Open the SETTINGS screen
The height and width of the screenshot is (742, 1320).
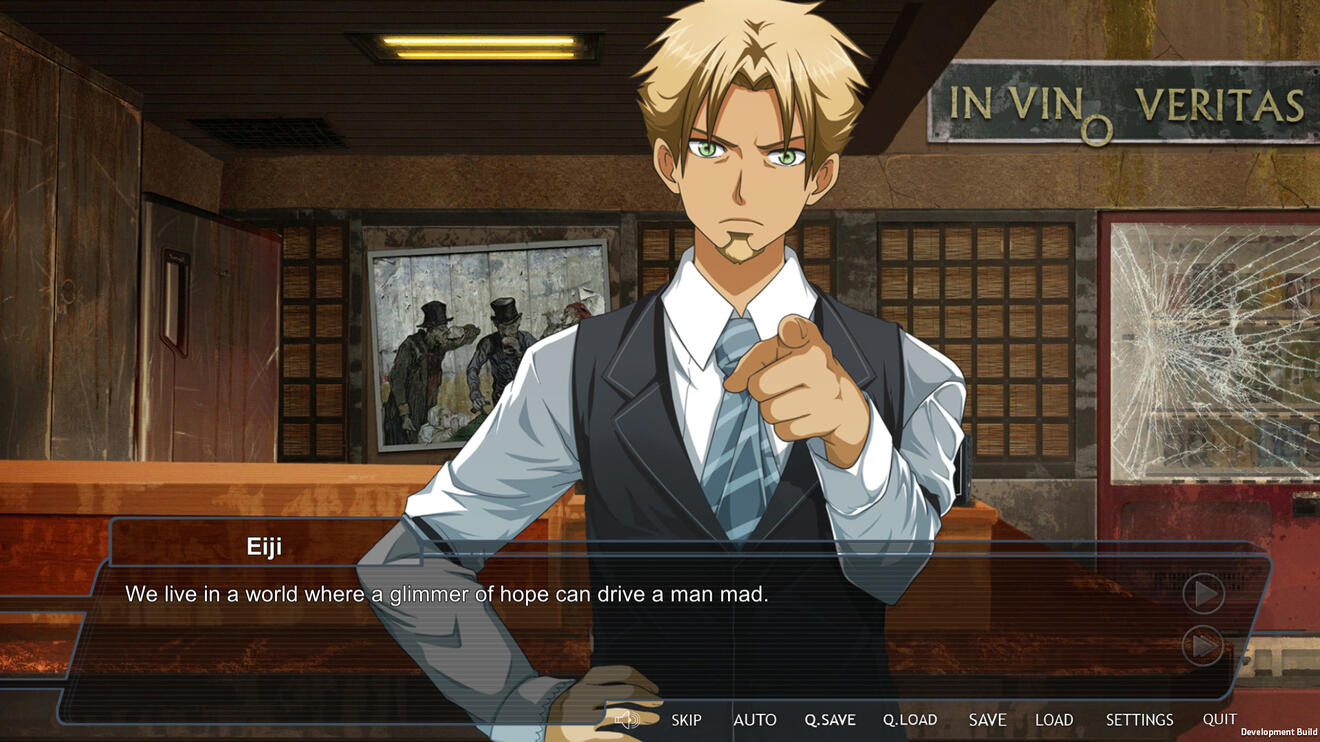coord(1139,720)
